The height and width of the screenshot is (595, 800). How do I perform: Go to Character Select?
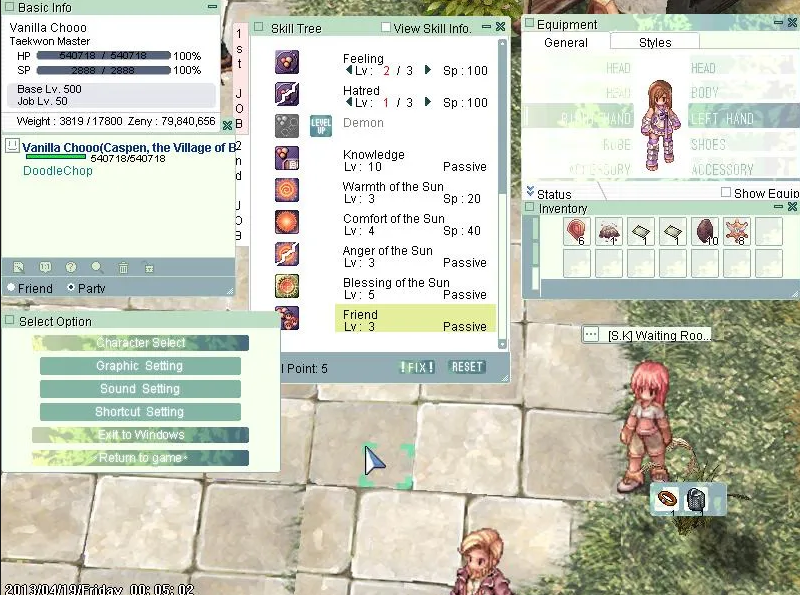140,343
